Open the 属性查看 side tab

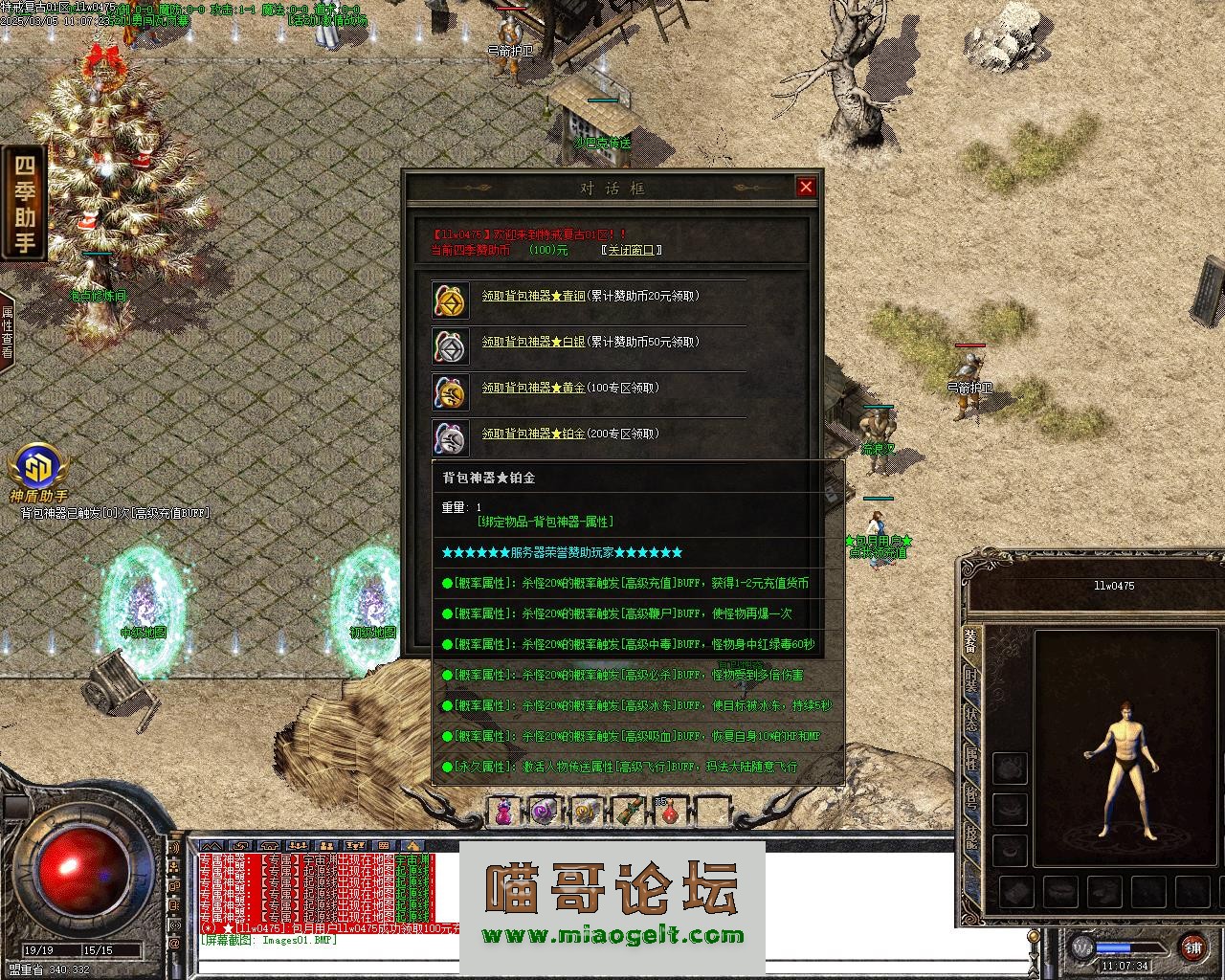pyautogui.click(x=7, y=332)
